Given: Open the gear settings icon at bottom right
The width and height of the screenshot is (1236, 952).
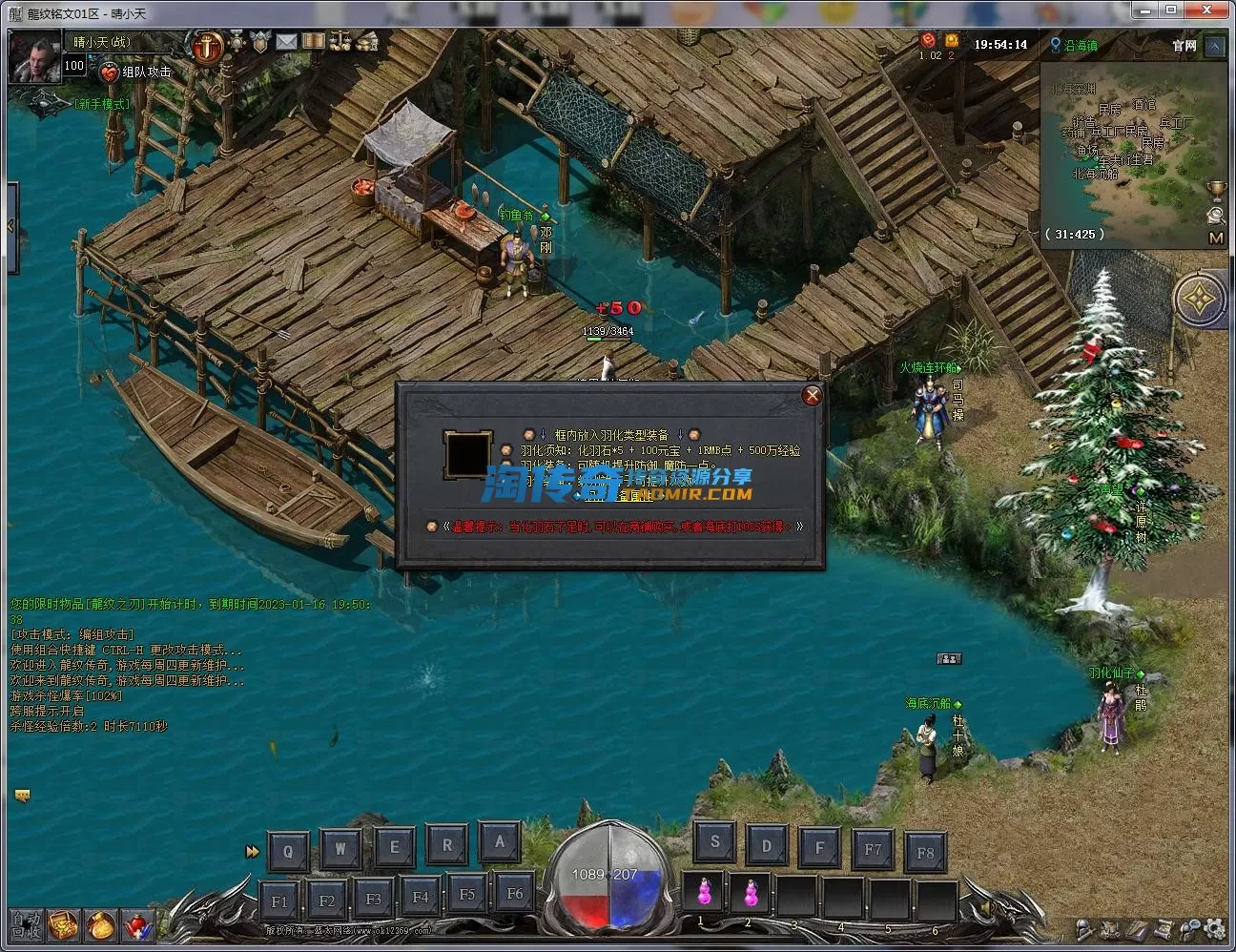Looking at the screenshot, I should tap(1215, 927).
